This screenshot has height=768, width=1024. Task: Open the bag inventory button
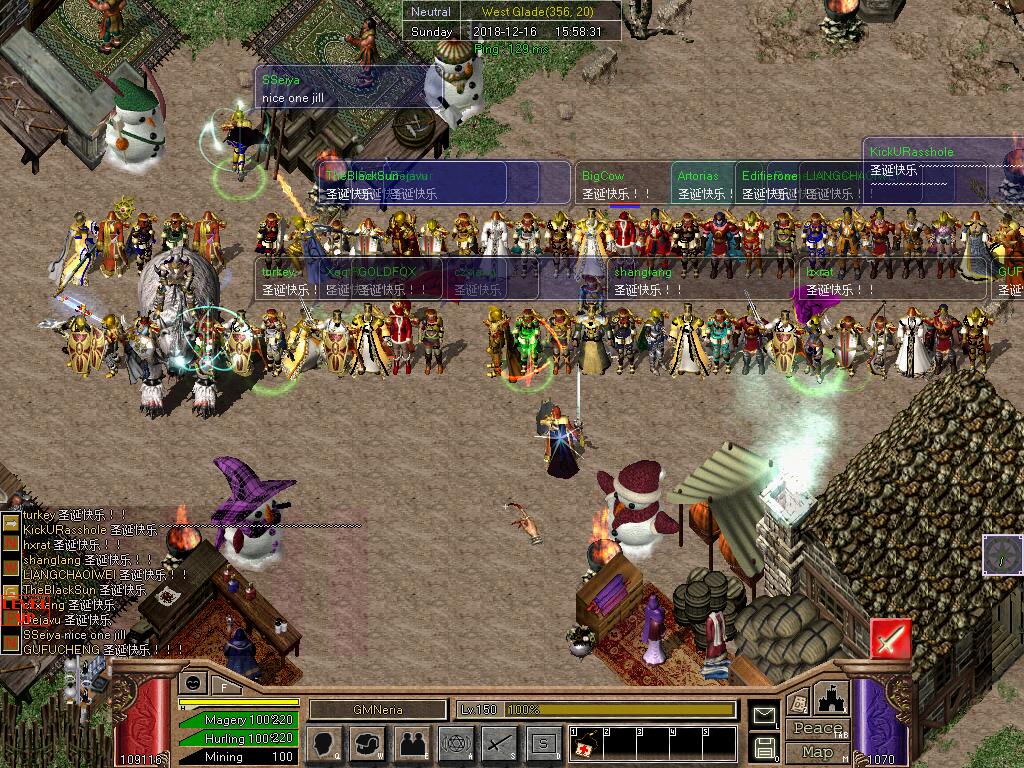(x=367, y=743)
